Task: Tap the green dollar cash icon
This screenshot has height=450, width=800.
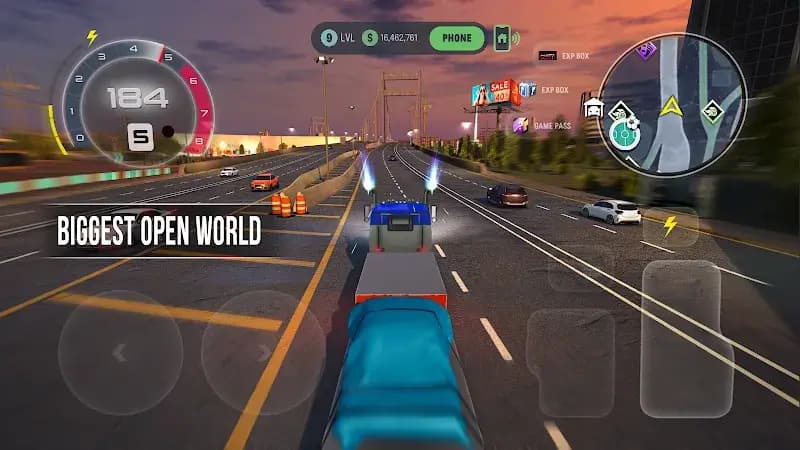Action: [x=370, y=38]
